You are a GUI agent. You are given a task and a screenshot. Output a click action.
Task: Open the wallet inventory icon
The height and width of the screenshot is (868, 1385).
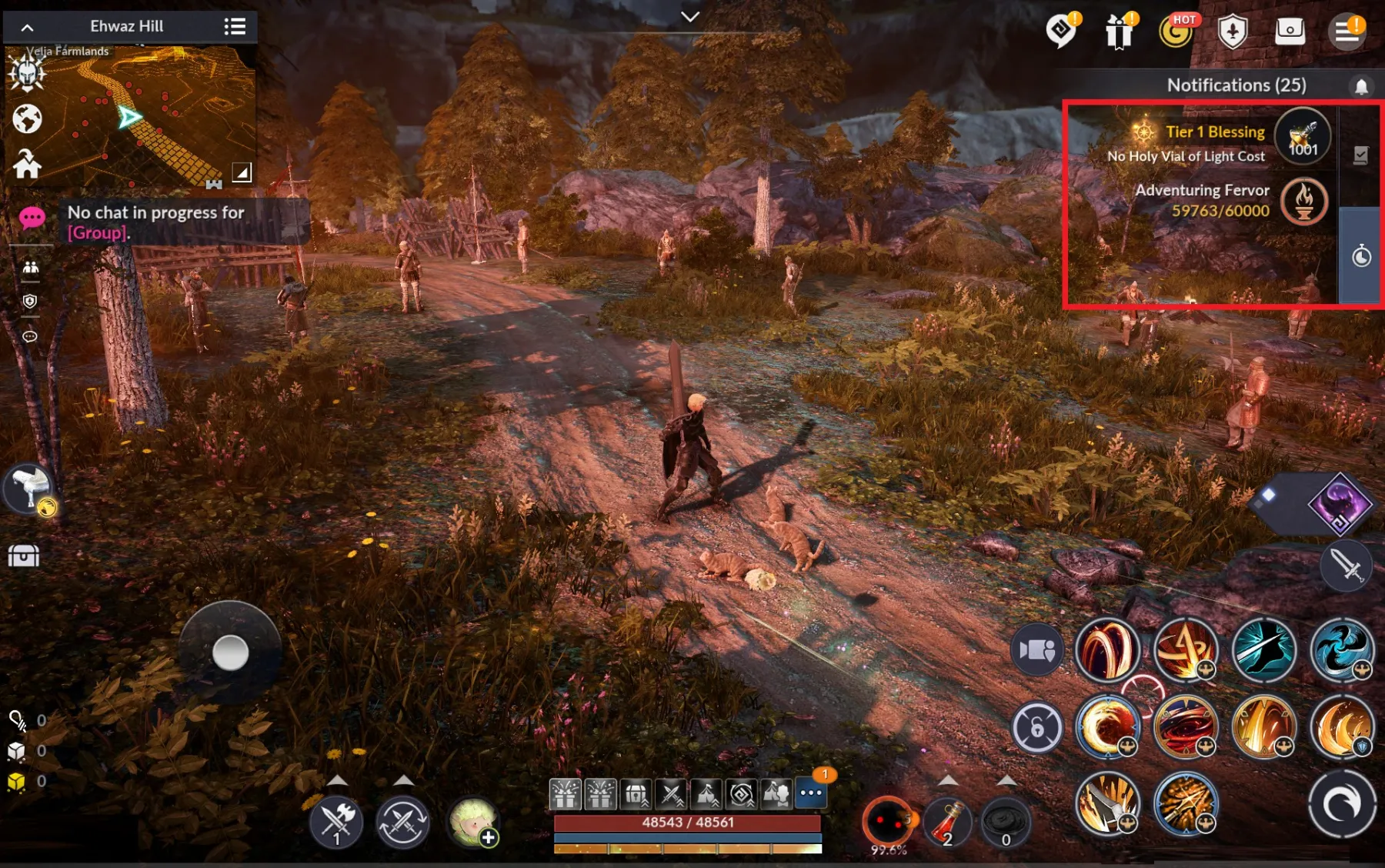pos(1290,31)
